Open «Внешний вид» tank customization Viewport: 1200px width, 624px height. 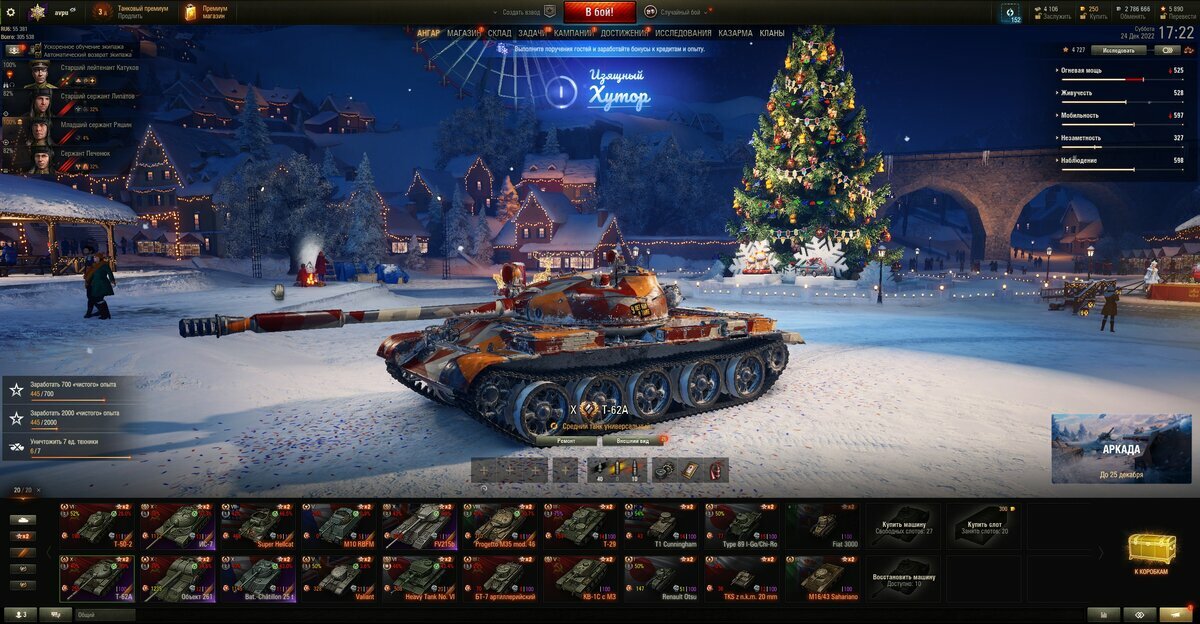pyautogui.click(x=632, y=440)
